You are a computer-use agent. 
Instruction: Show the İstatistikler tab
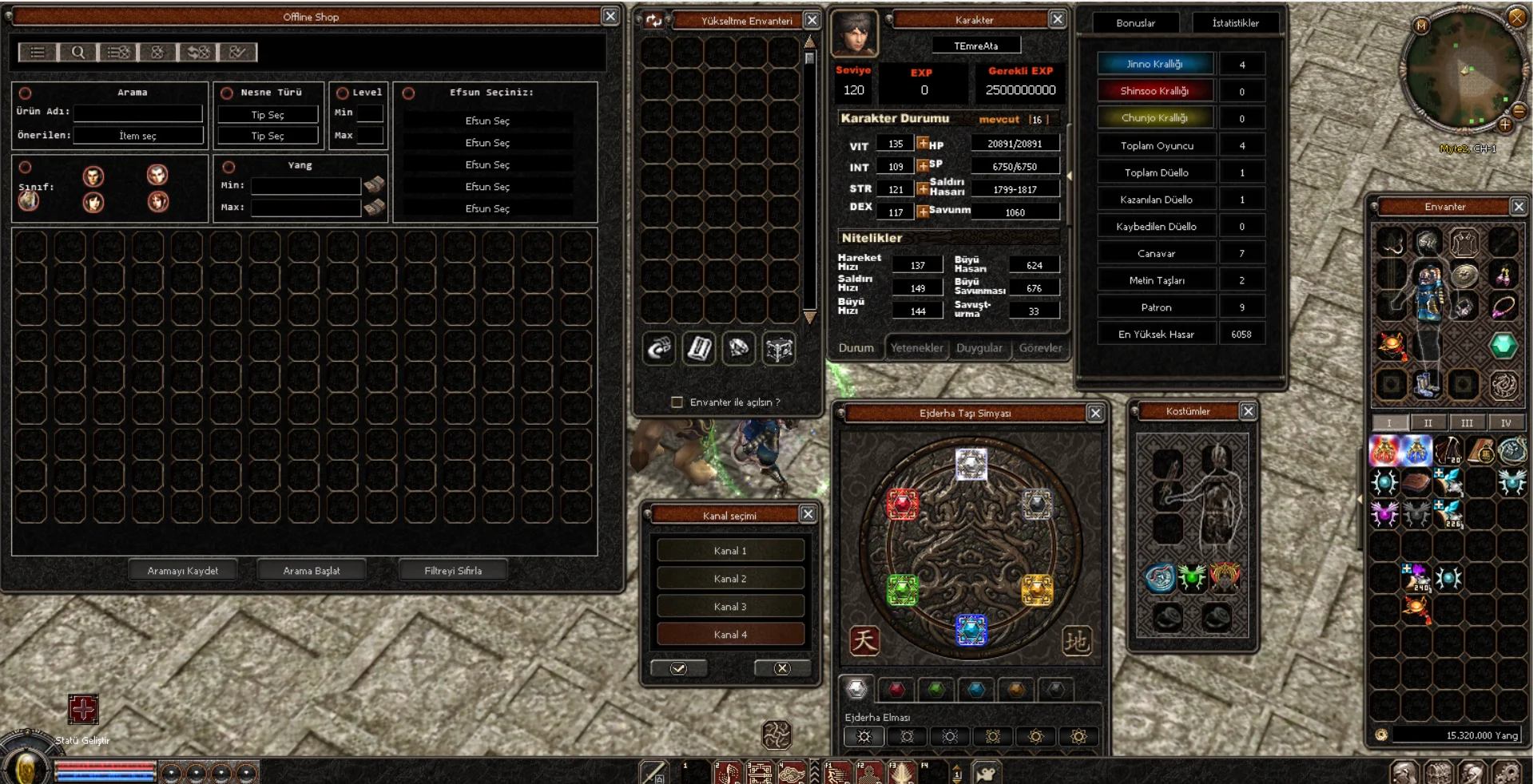[1235, 23]
